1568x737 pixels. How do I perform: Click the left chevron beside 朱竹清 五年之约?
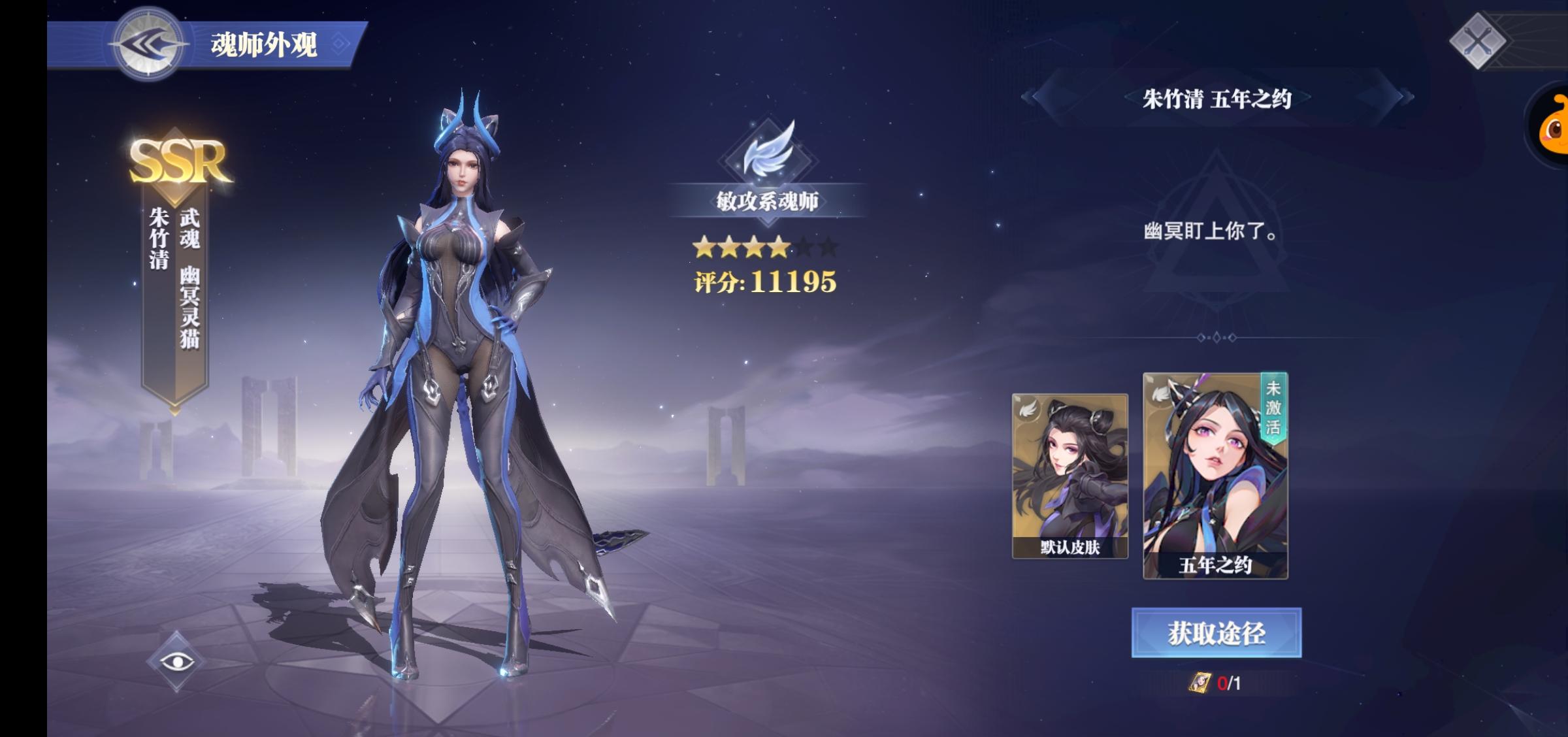1031,96
